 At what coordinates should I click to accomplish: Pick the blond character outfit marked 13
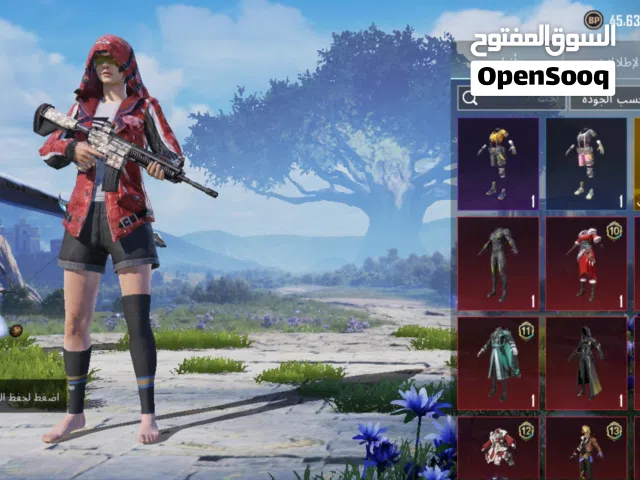(x=586, y=448)
